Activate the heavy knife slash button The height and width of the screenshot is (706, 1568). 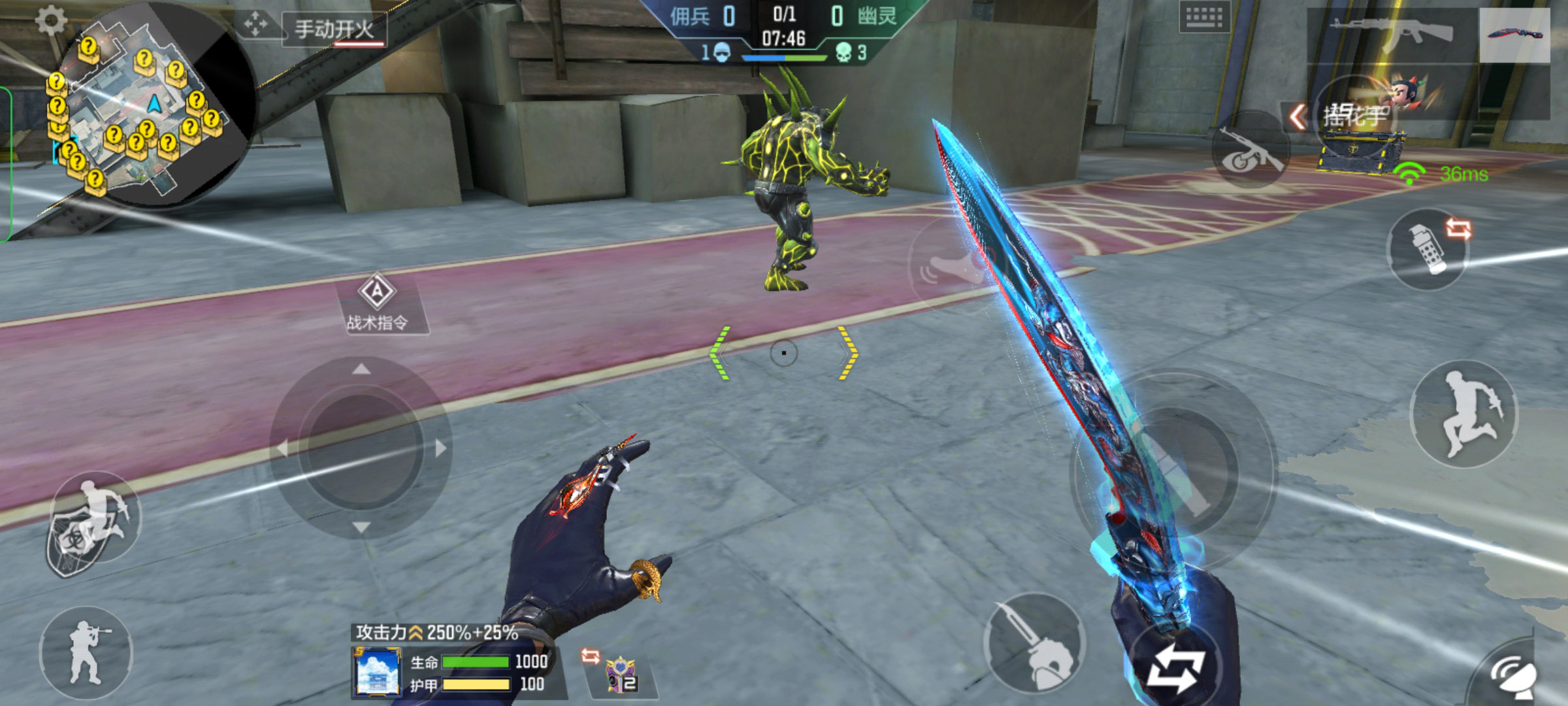click(1036, 644)
